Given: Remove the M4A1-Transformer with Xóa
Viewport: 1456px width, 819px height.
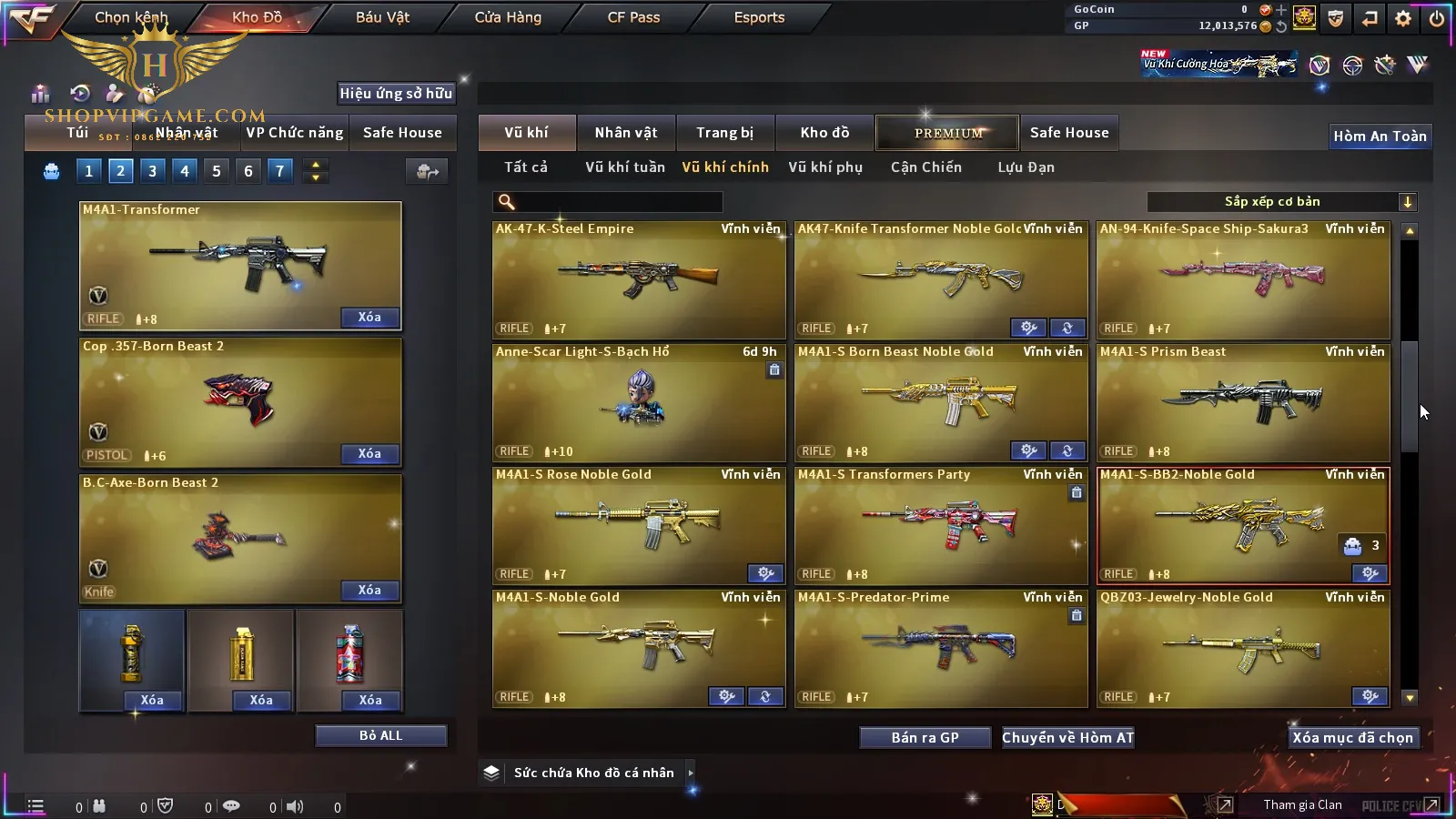Looking at the screenshot, I should (369, 318).
